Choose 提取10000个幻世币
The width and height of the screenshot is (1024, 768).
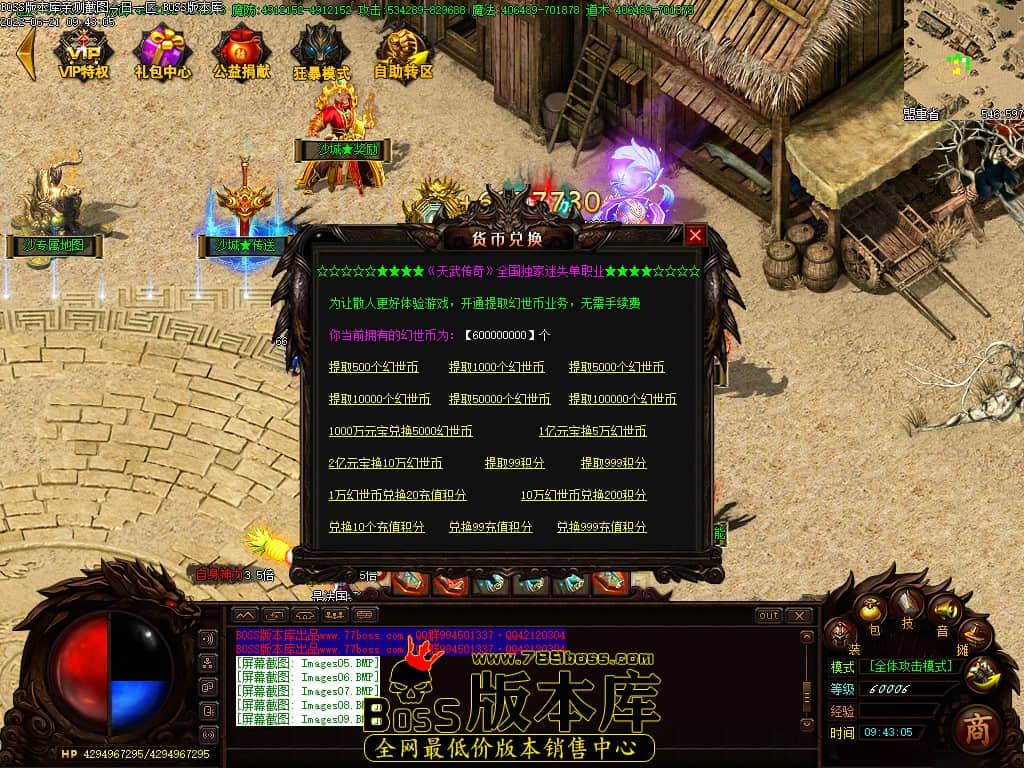[x=379, y=399]
